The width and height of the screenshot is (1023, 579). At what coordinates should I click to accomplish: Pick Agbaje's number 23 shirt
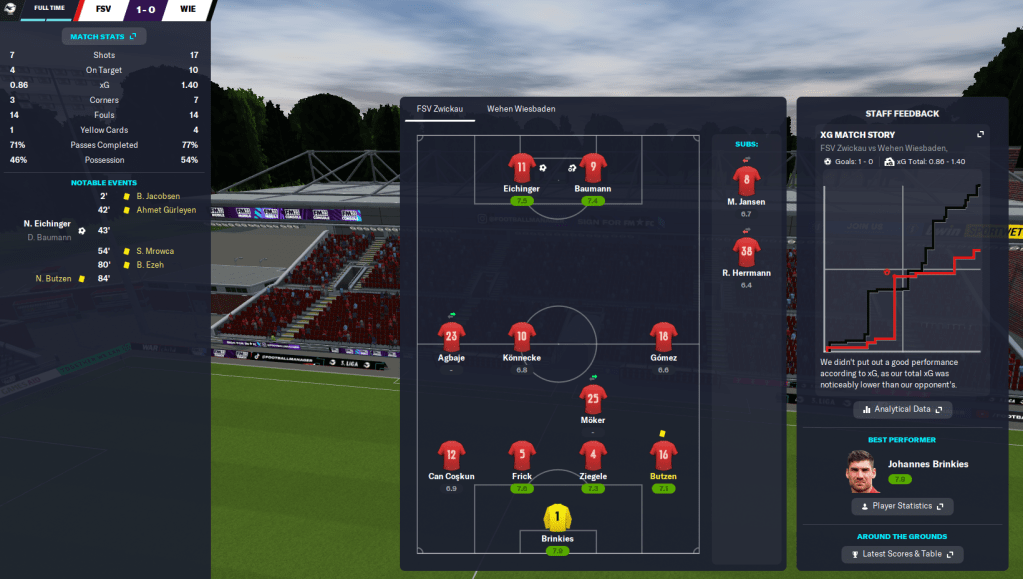click(451, 337)
